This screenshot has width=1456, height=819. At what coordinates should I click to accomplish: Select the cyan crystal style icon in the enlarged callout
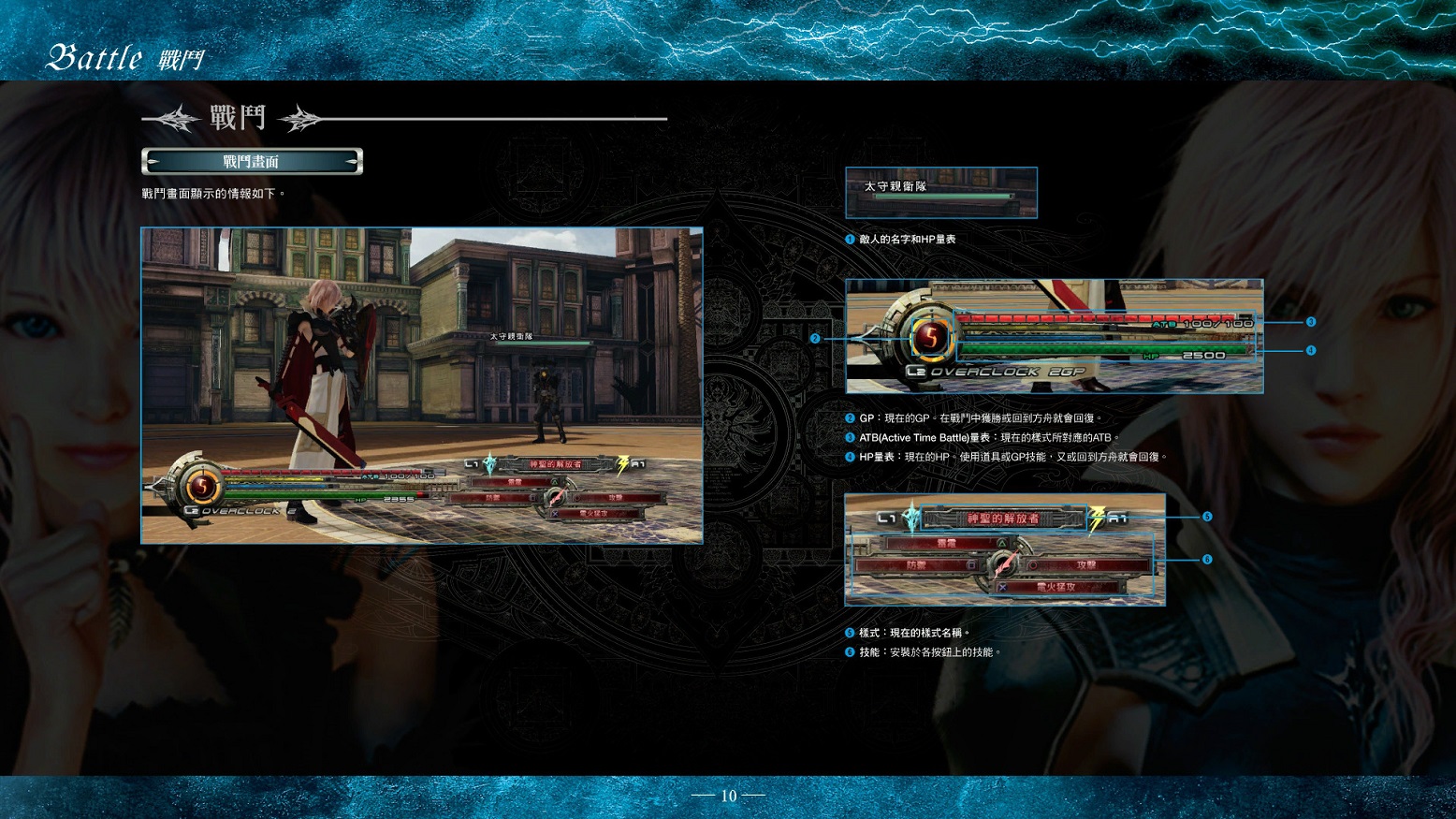point(912,518)
